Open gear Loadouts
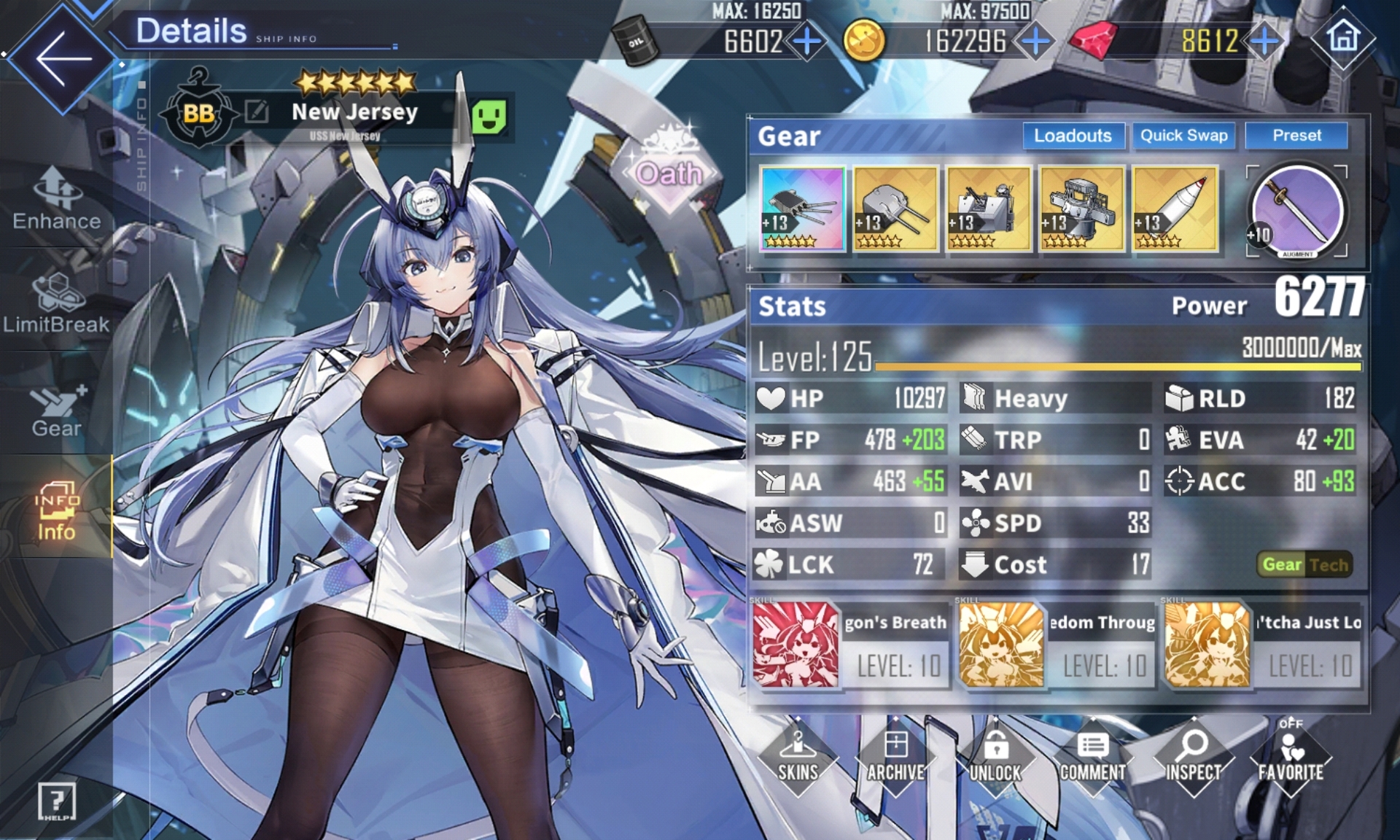Viewport: 1400px width, 840px height. pyautogui.click(x=1073, y=136)
